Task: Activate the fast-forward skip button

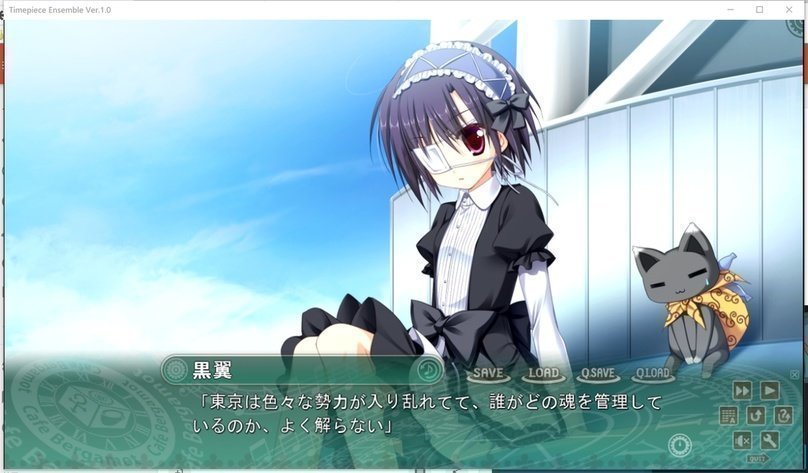Action: point(742,390)
